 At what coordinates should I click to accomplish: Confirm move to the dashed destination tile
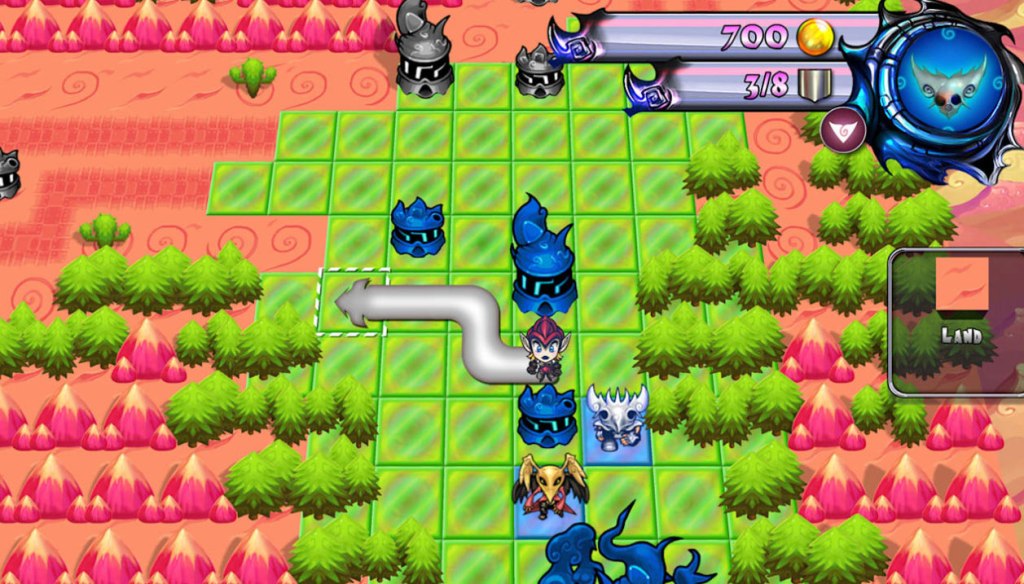coord(352,302)
